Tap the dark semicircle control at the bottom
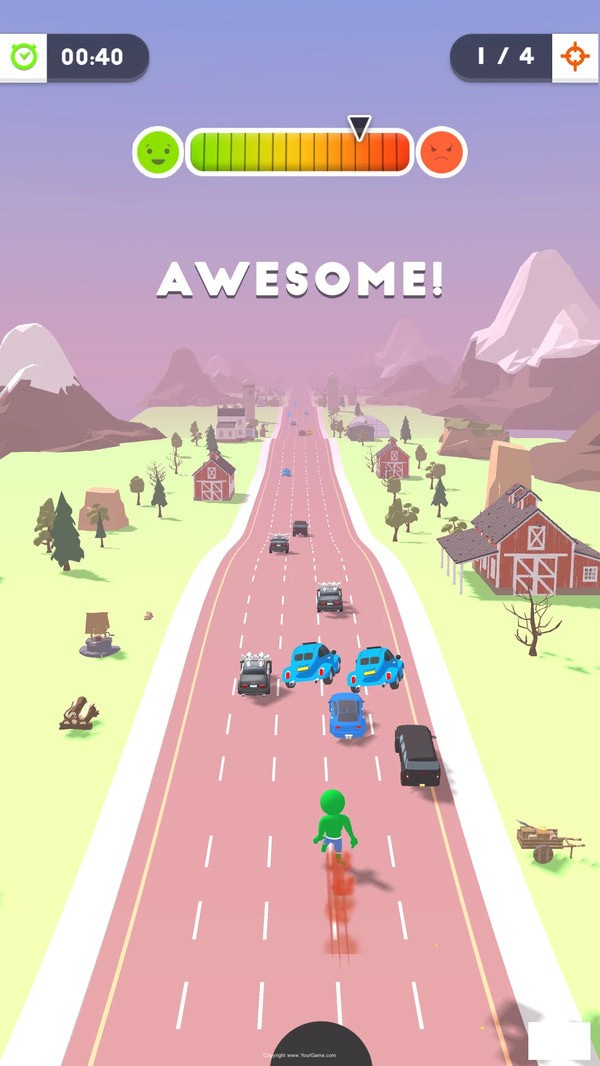The height and width of the screenshot is (1066, 600). click(321, 1043)
